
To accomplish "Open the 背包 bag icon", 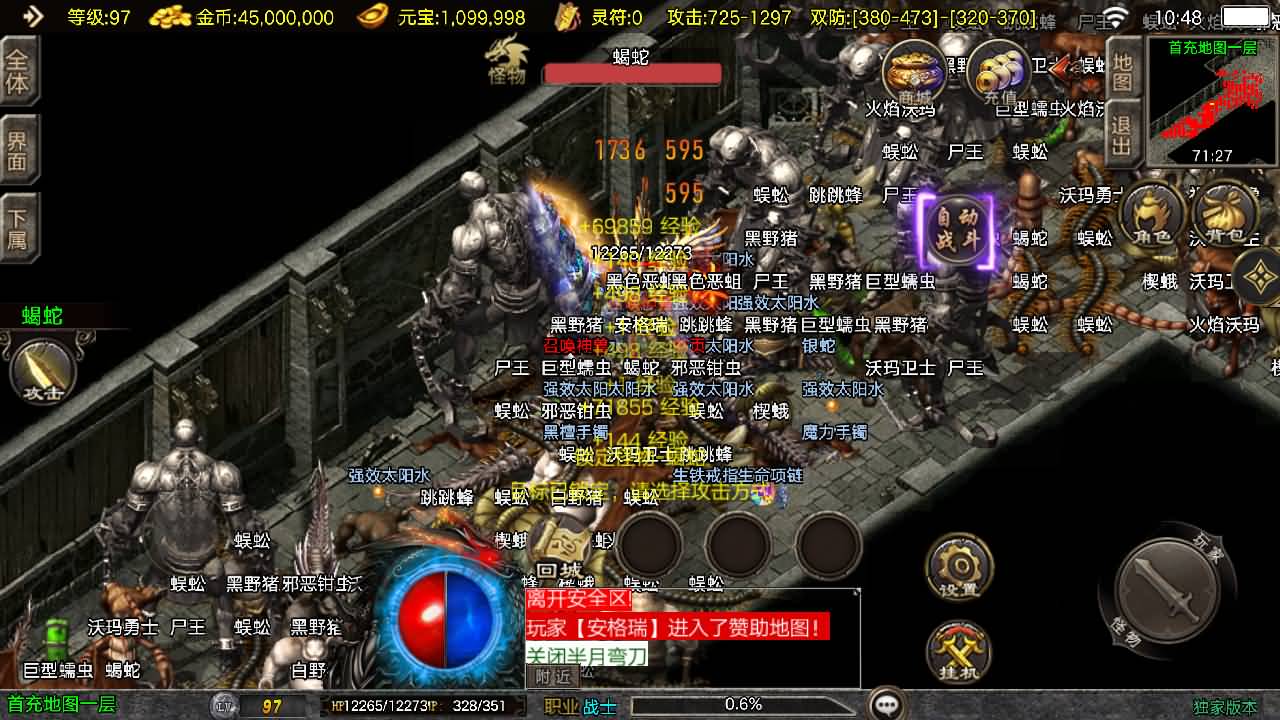I will [1225, 215].
